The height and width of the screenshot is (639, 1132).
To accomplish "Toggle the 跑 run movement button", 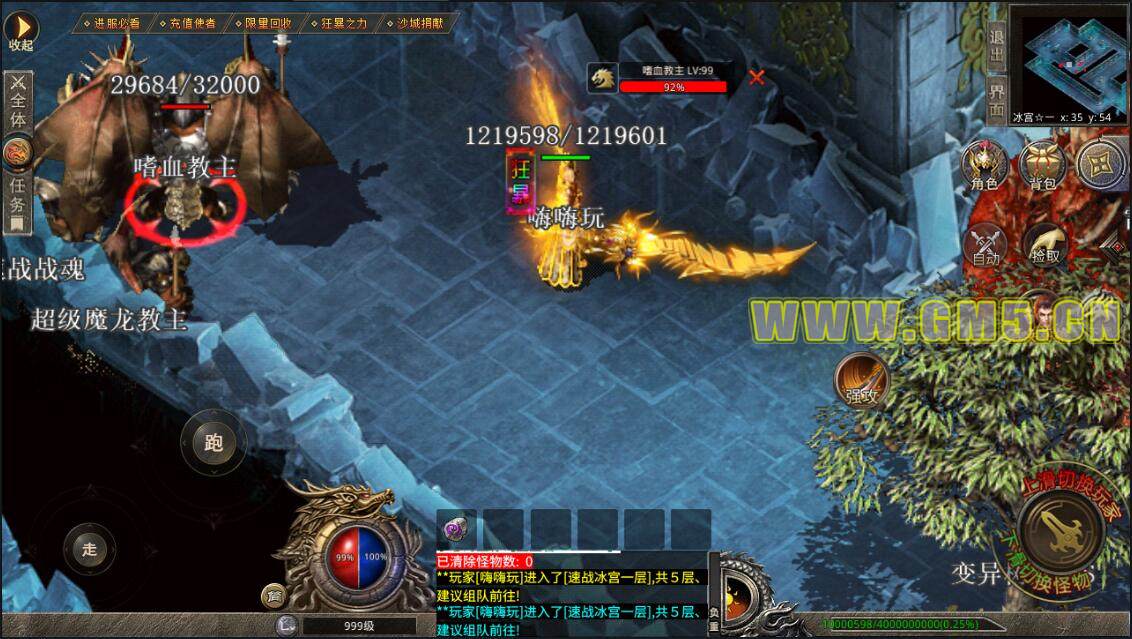I will coord(213,442).
